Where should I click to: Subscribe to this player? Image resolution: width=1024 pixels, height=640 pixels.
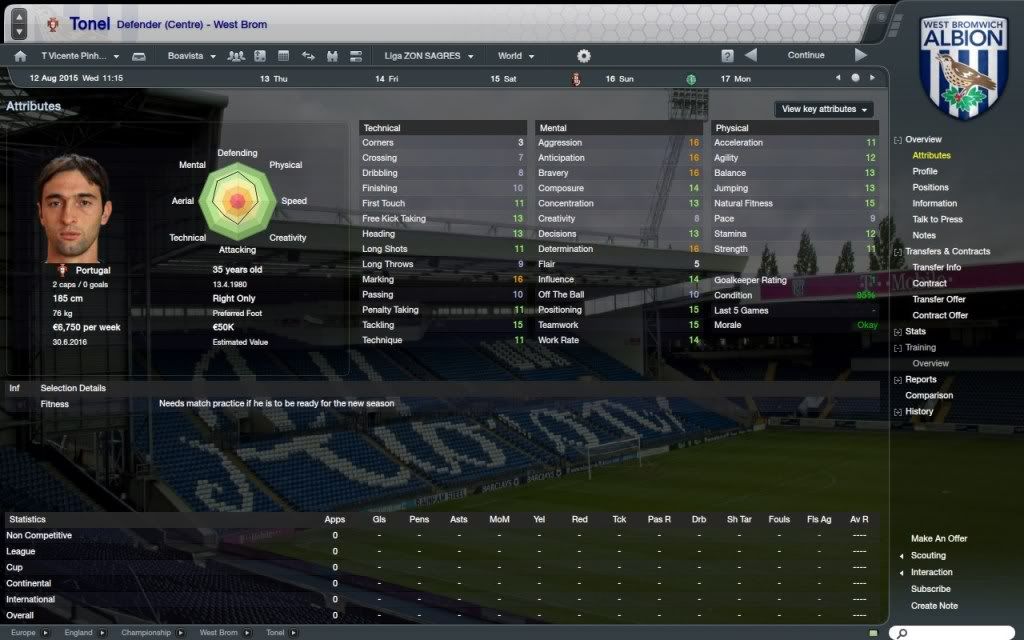[x=930, y=589]
